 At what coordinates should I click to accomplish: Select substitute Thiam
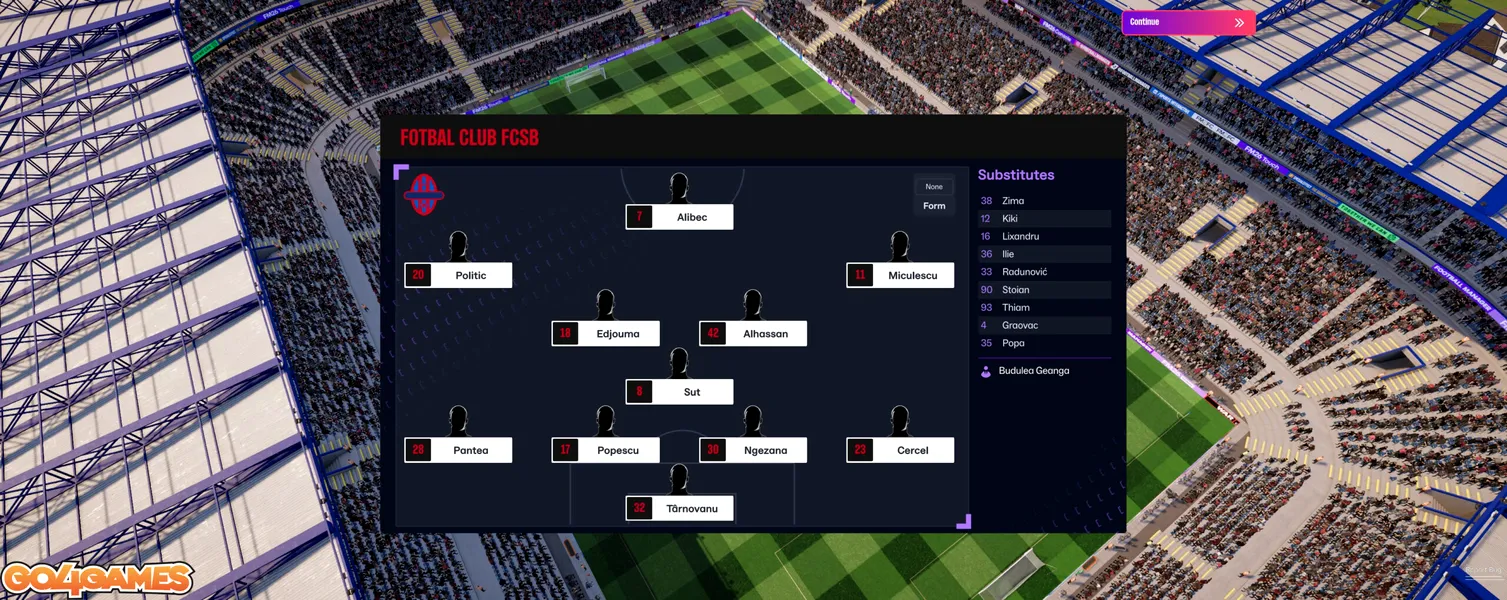point(1015,308)
